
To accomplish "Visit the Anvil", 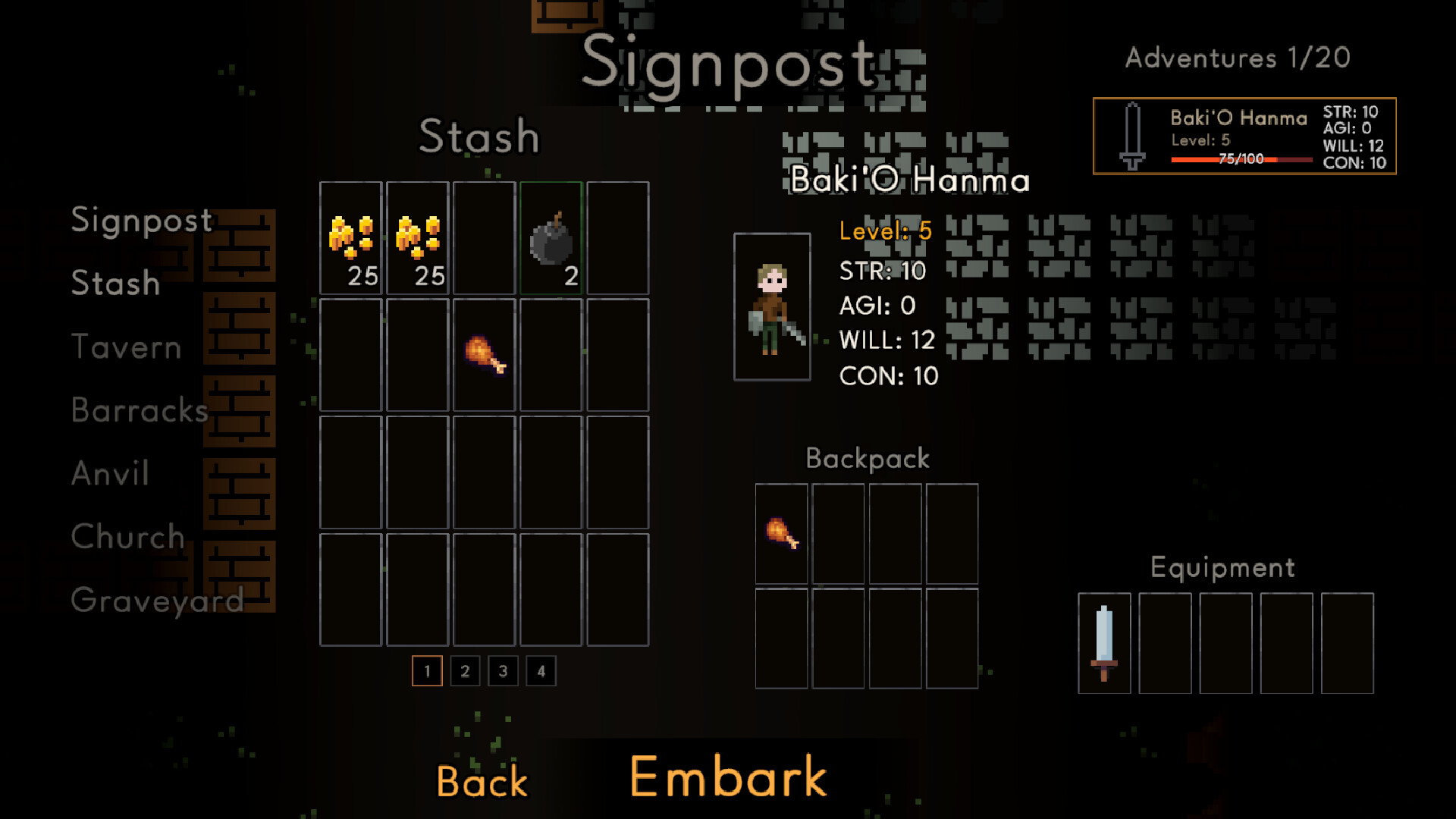I will tap(110, 473).
